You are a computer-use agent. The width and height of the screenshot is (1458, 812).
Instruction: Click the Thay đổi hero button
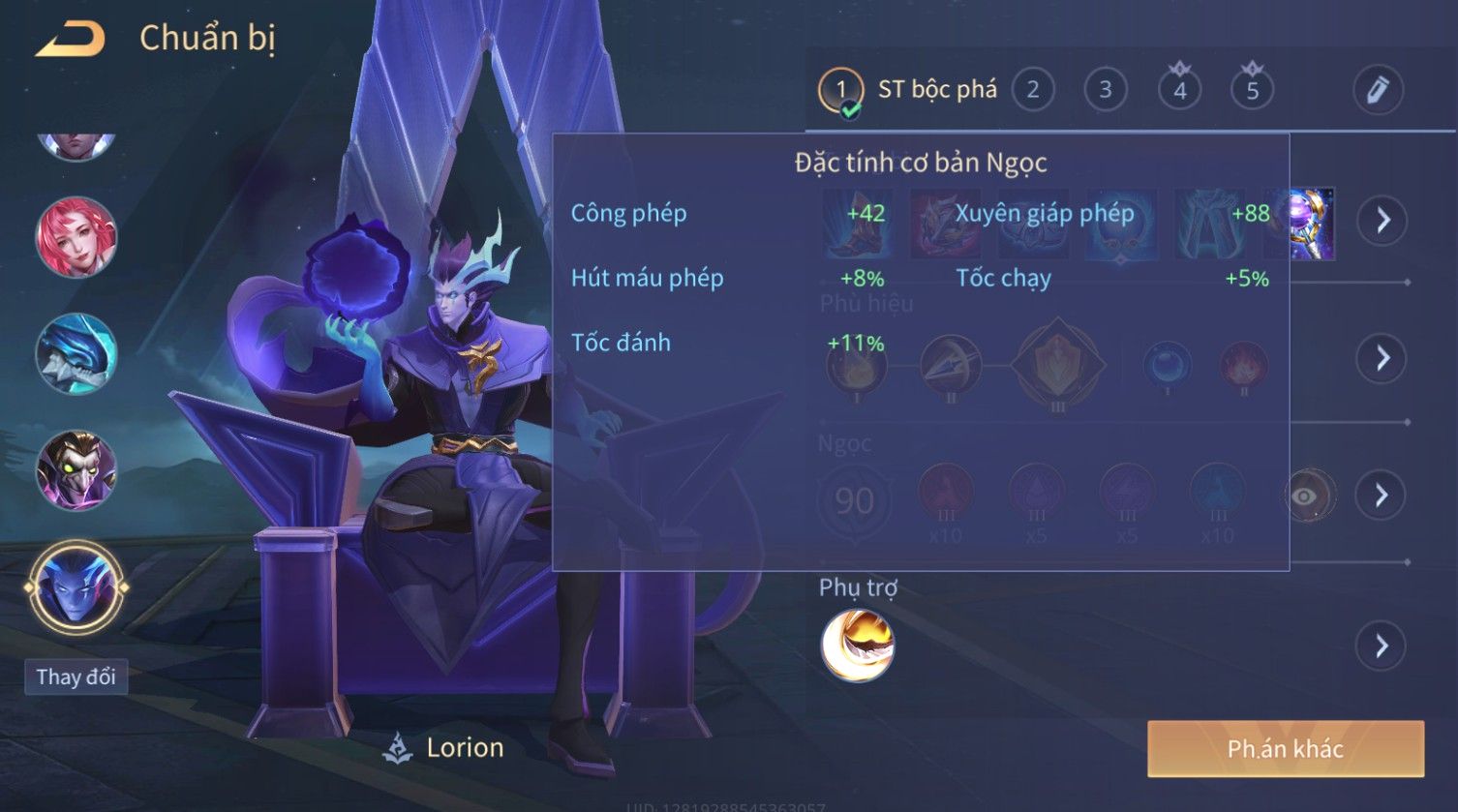click(x=76, y=677)
